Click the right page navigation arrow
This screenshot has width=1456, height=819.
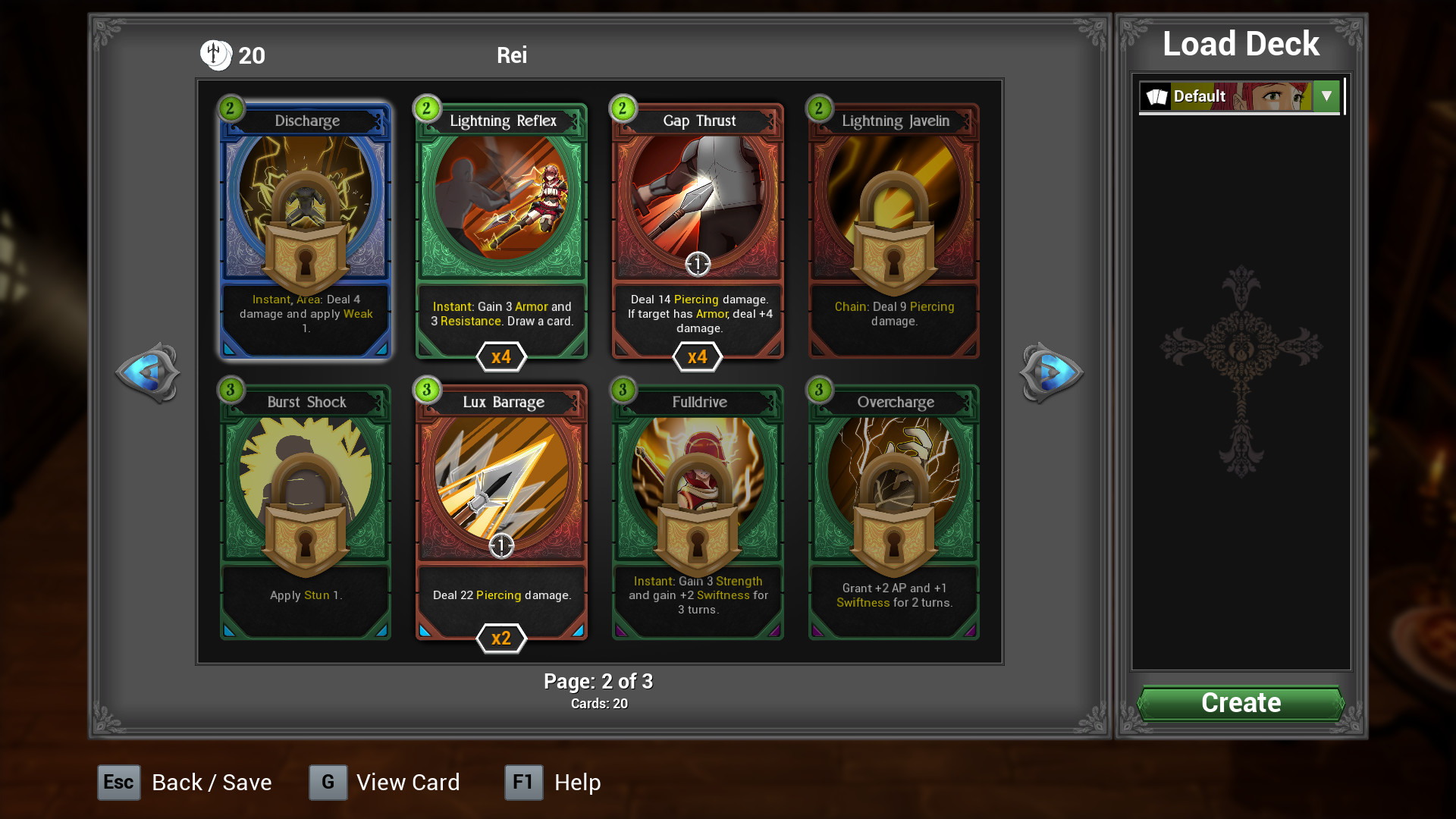(1053, 372)
